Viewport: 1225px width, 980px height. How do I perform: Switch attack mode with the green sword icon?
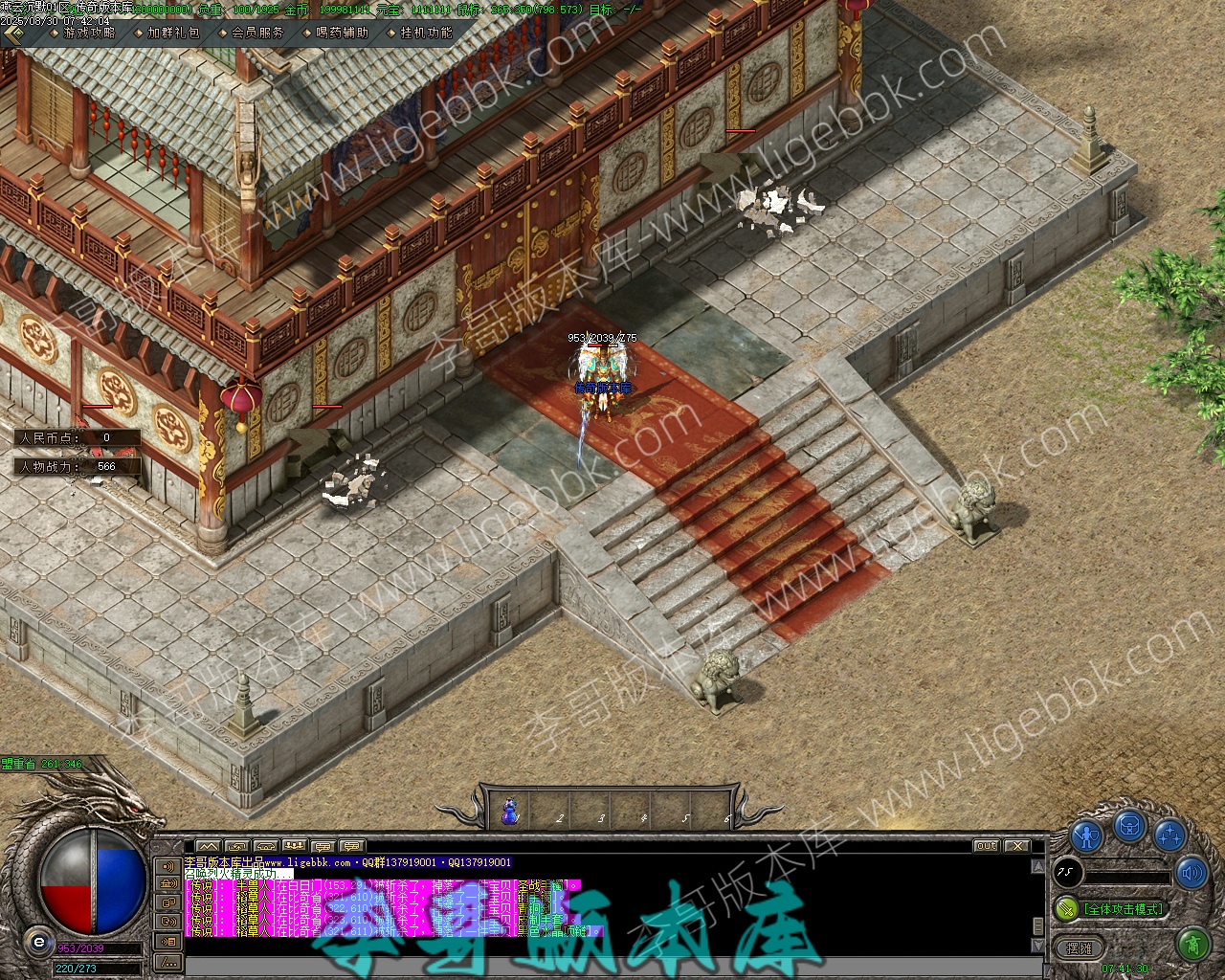1066,908
